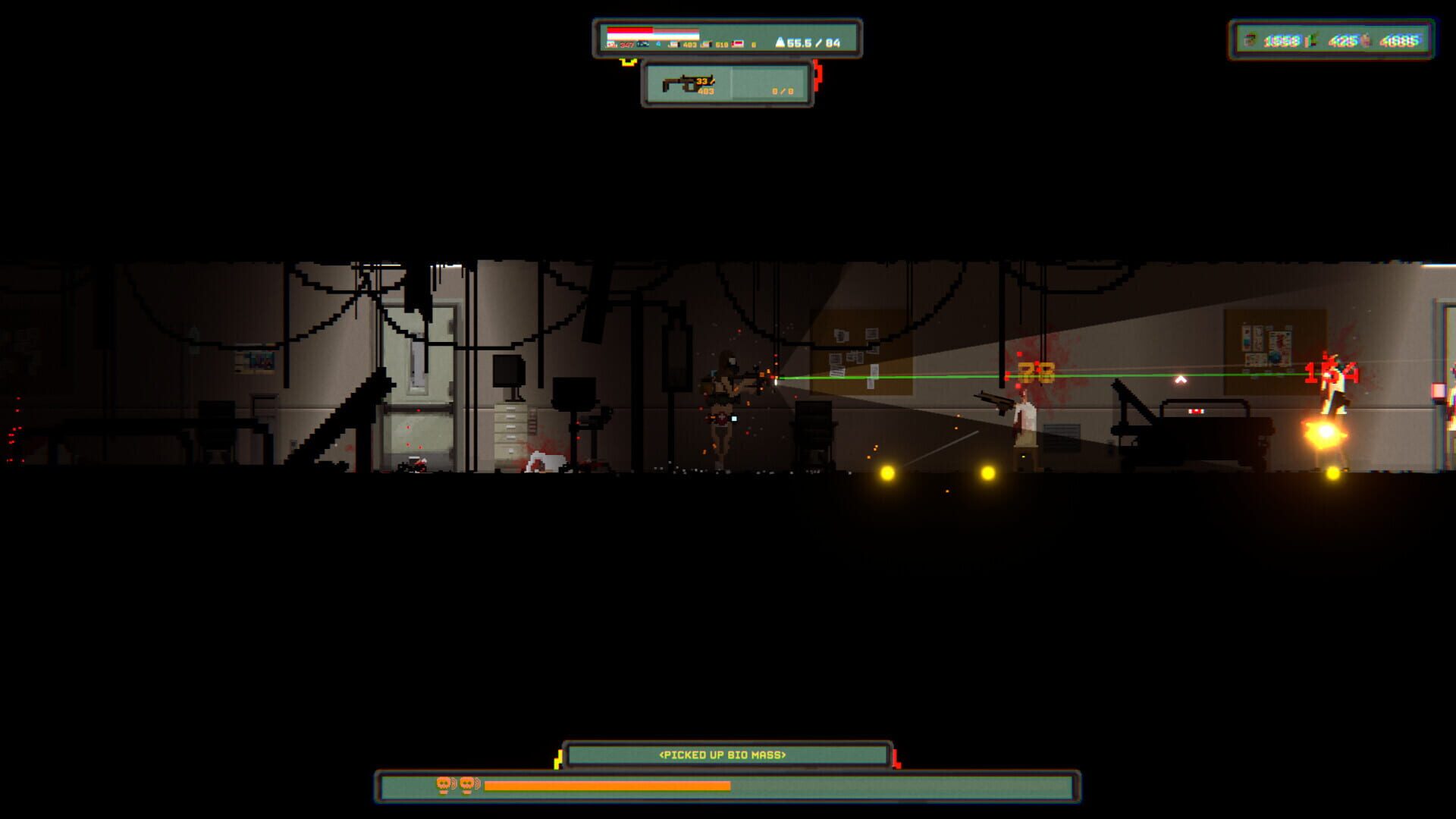Click the red armor health bar segment
Image resolution: width=1456 pixels, height=819 pixels.
(x=629, y=30)
